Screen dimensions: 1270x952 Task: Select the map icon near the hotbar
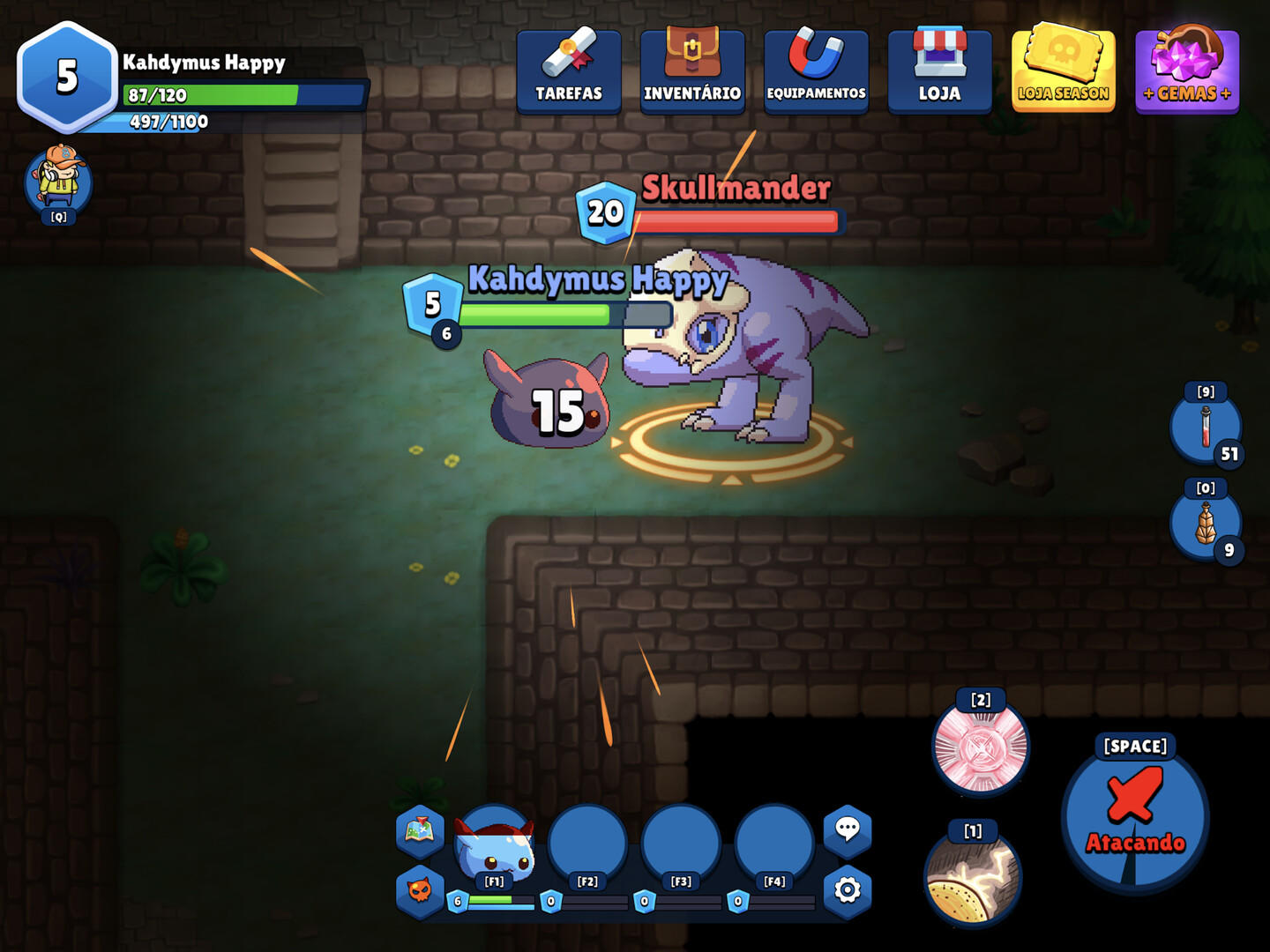tap(420, 829)
